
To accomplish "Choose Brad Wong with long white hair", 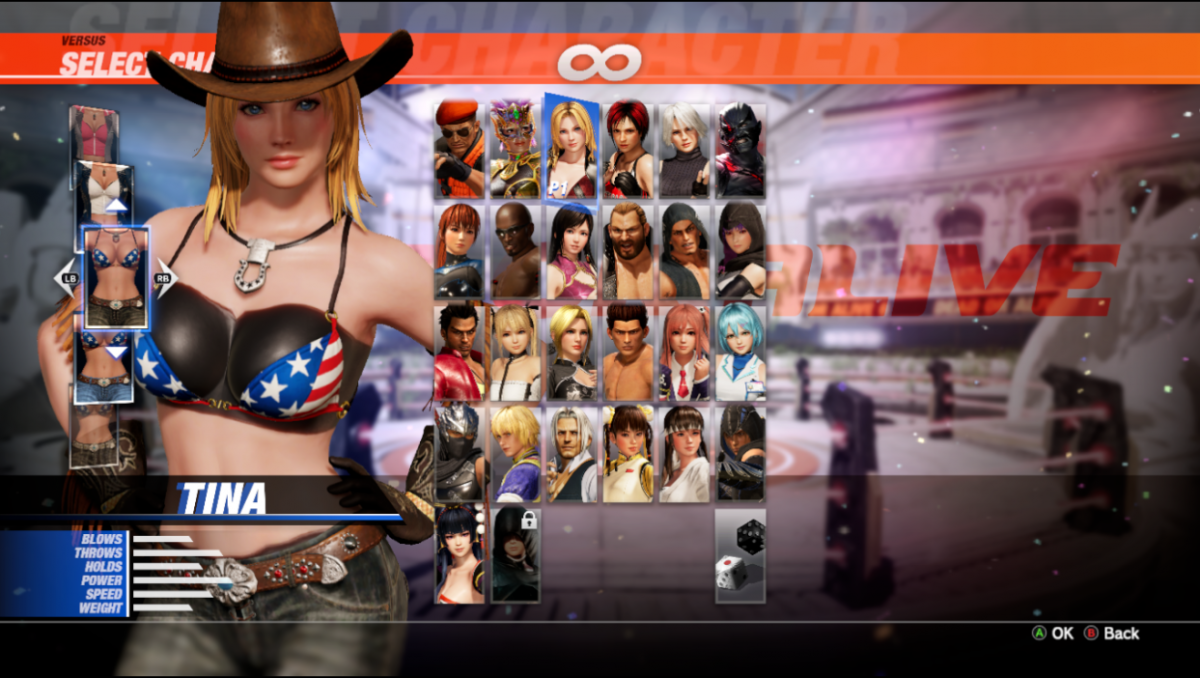I will [572, 453].
